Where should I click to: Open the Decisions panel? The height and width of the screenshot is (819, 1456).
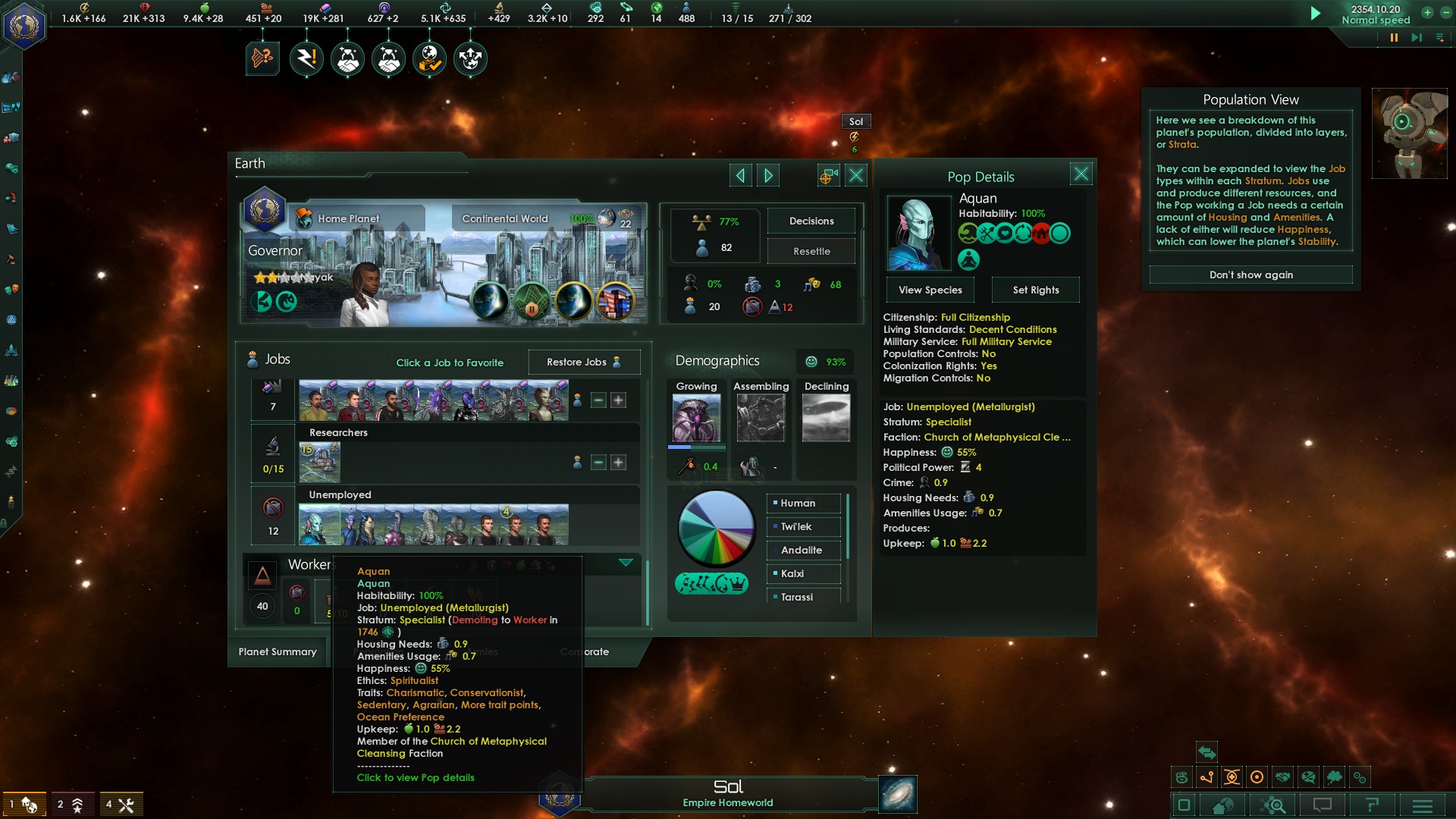(811, 221)
